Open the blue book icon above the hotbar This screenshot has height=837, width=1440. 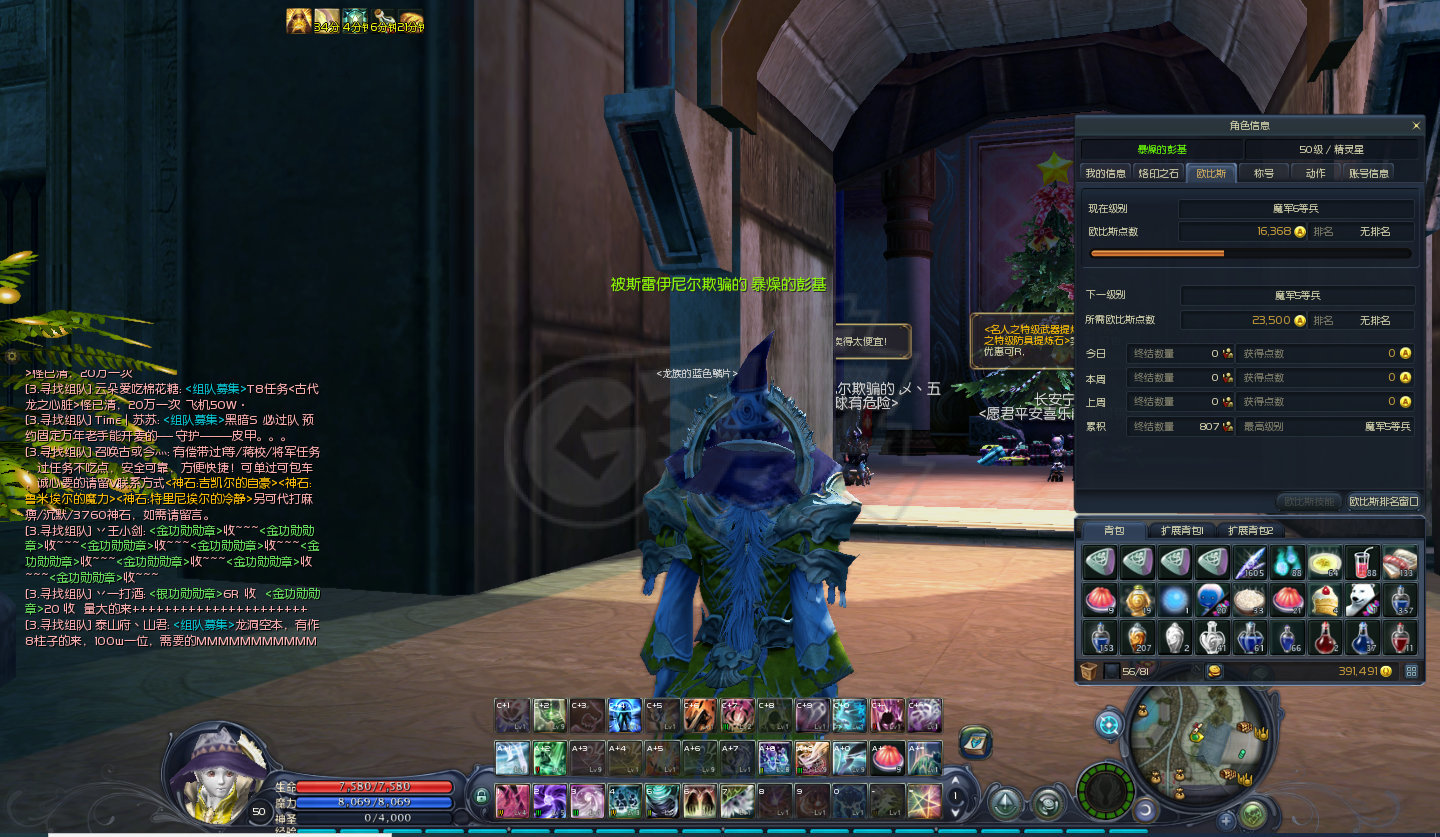click(976, 741)
